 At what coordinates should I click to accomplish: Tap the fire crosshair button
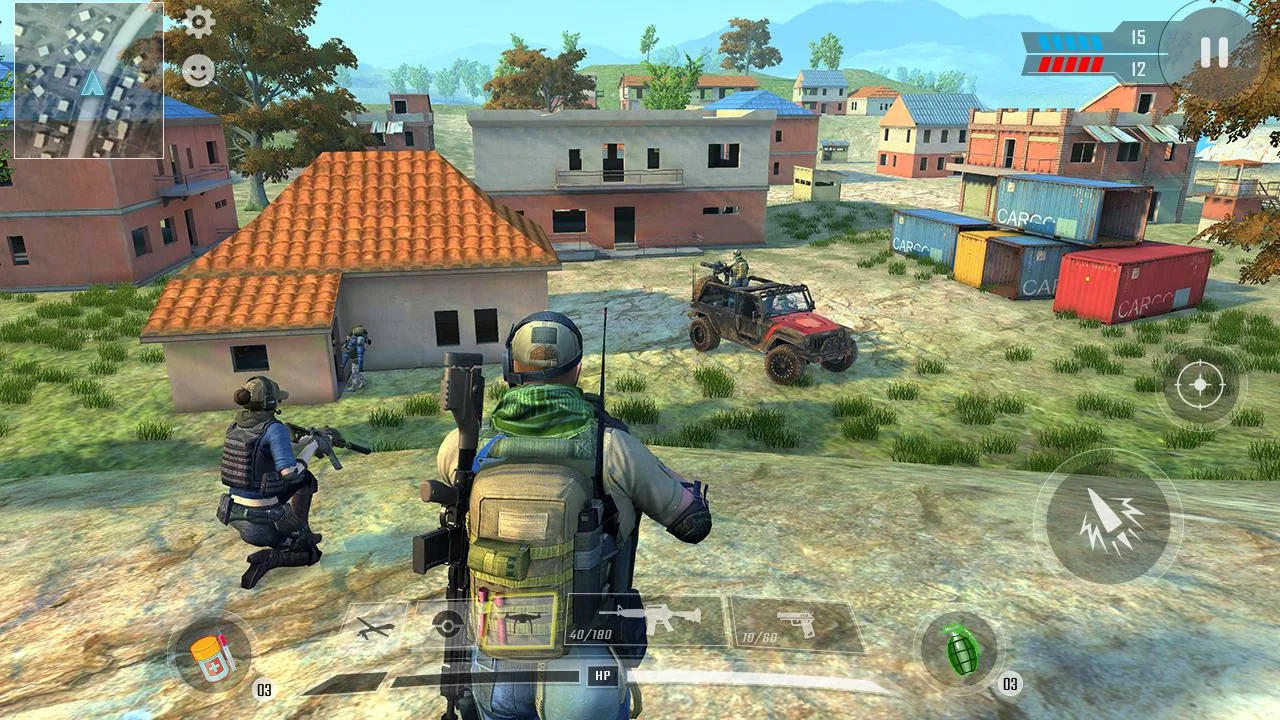[1198, 383]
